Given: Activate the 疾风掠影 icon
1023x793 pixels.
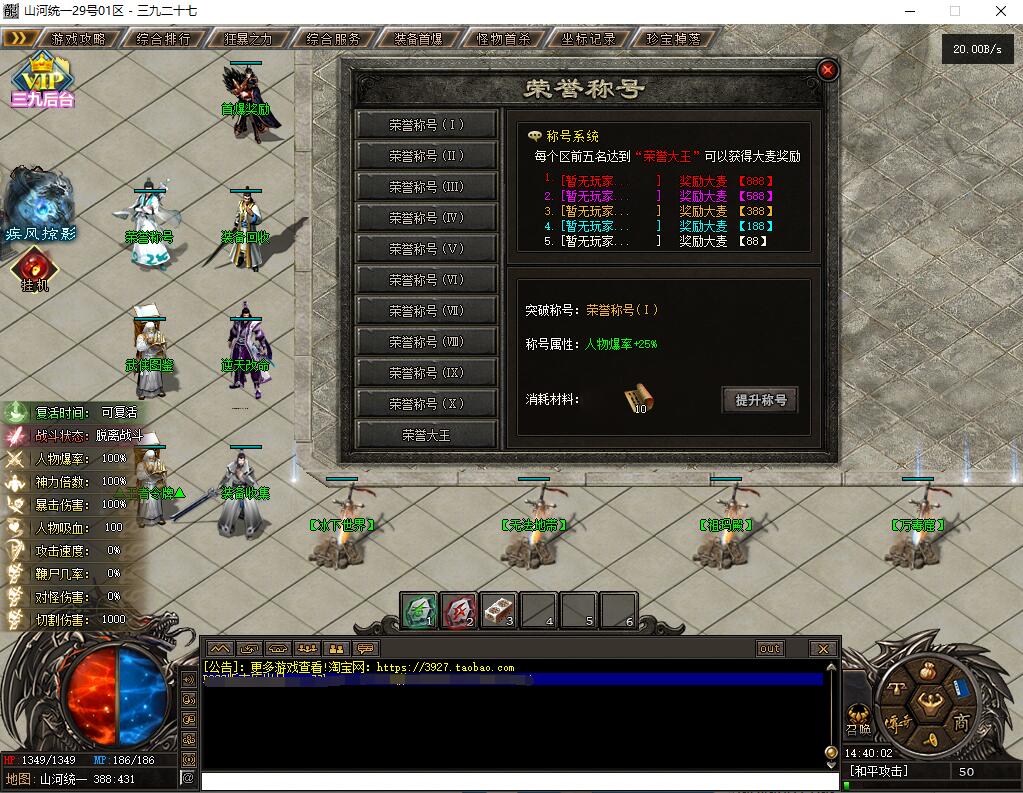Looking at the screenshot, I should [40, 205].
